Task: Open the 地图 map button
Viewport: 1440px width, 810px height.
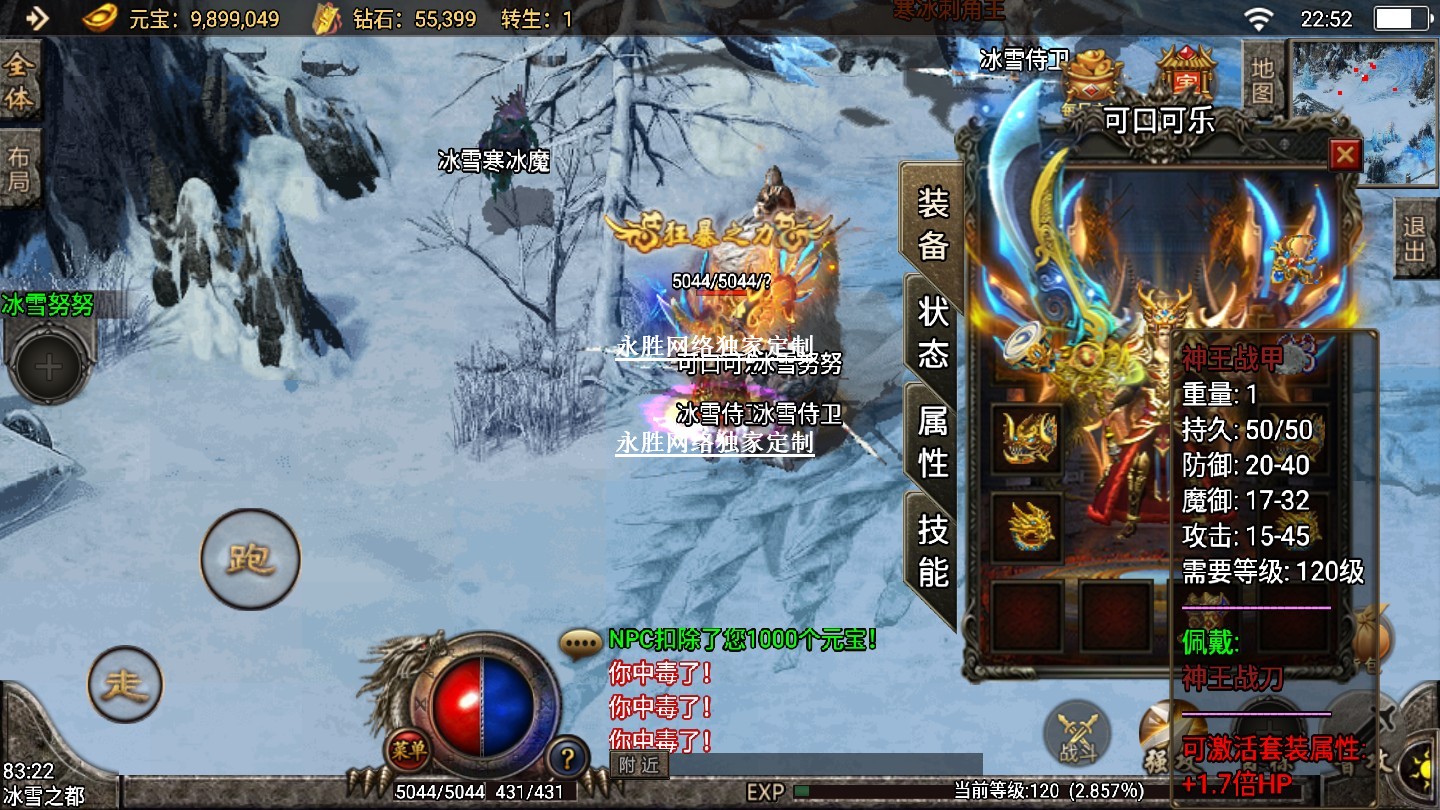Action: pyautogui.click(x=1263, y=80)
